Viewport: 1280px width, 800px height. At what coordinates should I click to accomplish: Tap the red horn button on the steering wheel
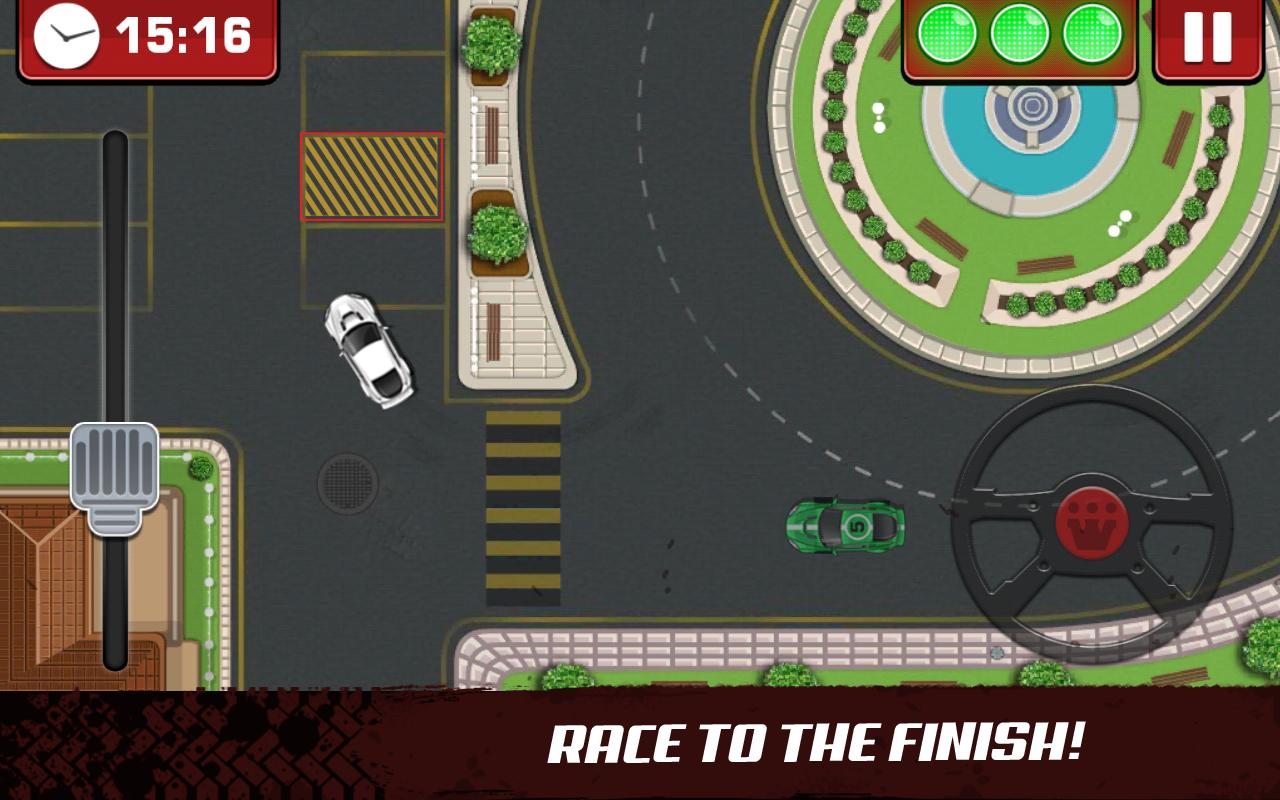click(x=1091, y=521)
